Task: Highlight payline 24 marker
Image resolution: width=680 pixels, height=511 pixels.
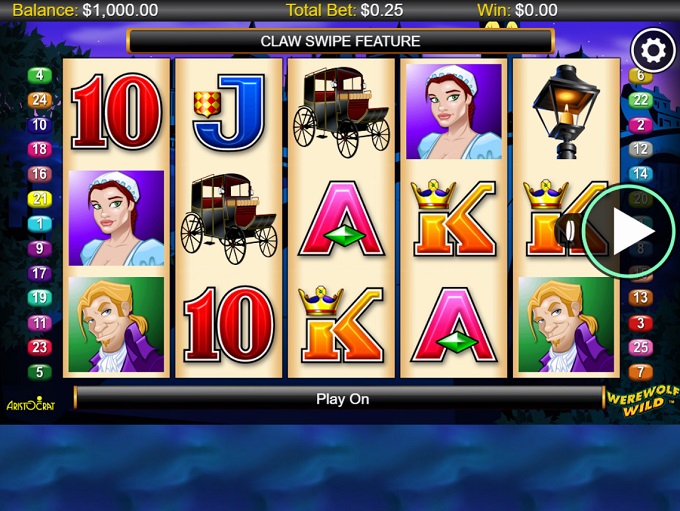Action: 40,100
